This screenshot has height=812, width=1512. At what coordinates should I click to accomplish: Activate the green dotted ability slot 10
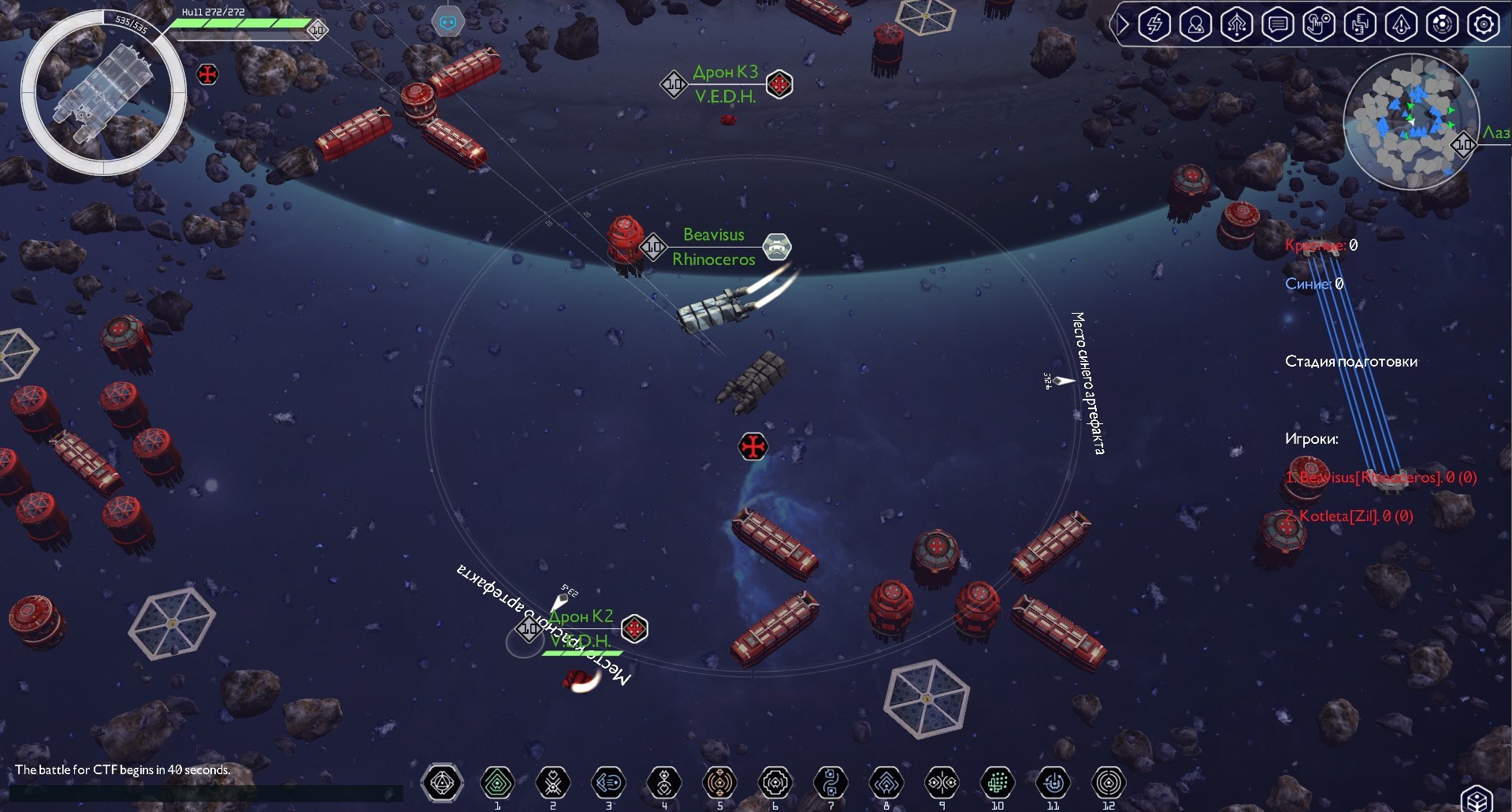tap(997, 783)
